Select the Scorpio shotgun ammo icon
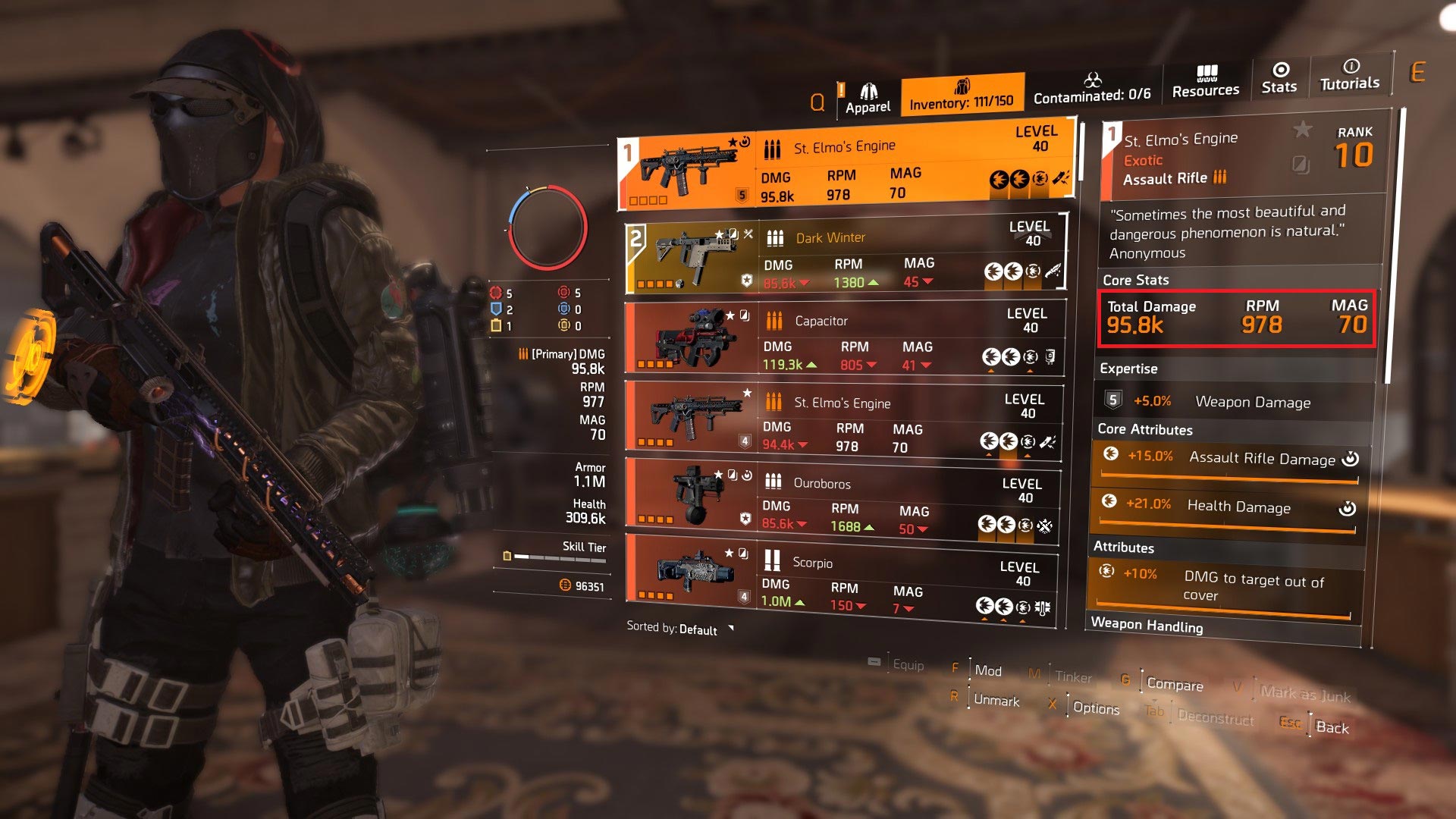Image resolution: width=1456 pixels, height=819 pixels. [x=772, y=563]
